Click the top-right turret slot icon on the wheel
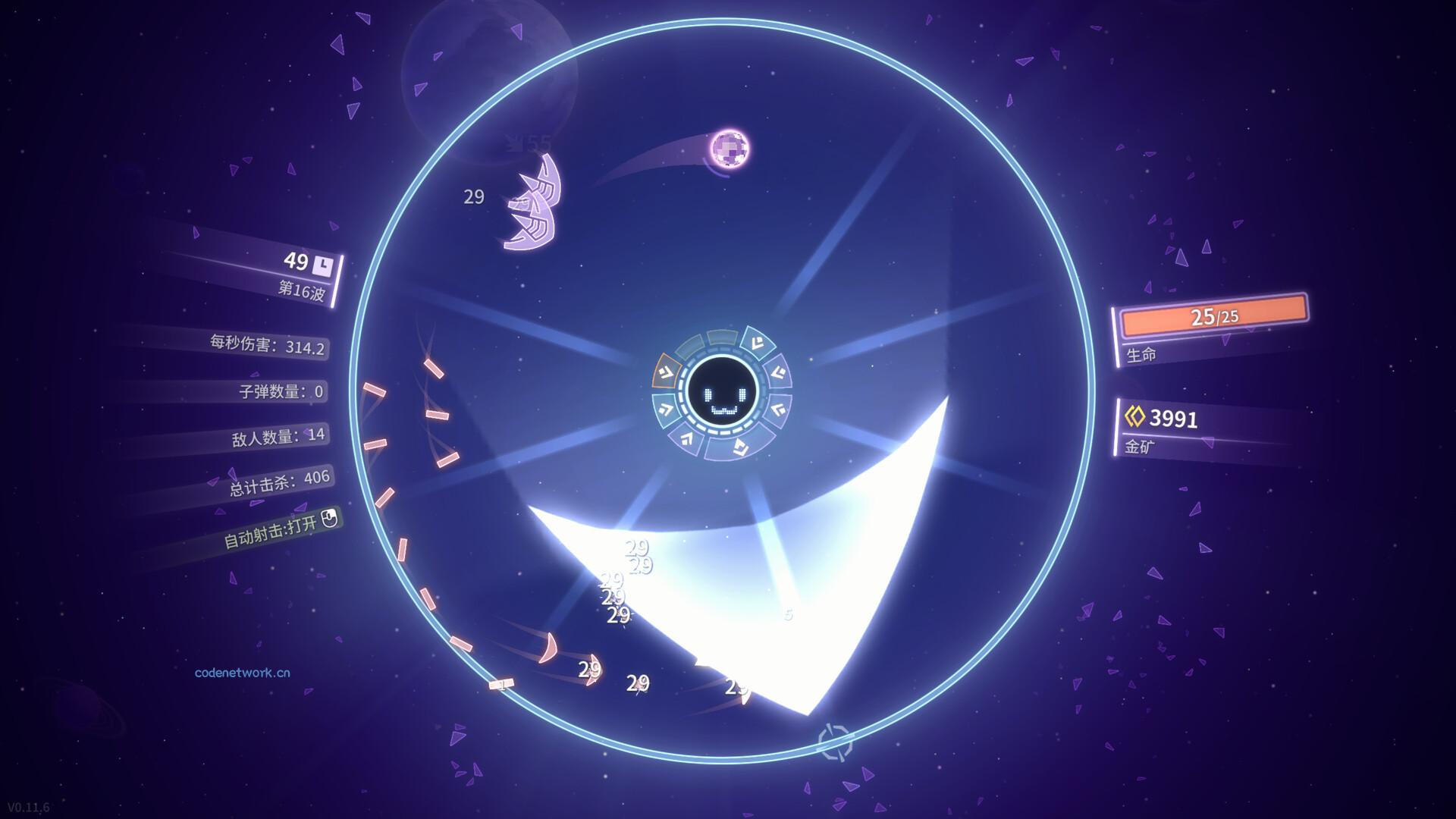 click(x=757, y=342)
